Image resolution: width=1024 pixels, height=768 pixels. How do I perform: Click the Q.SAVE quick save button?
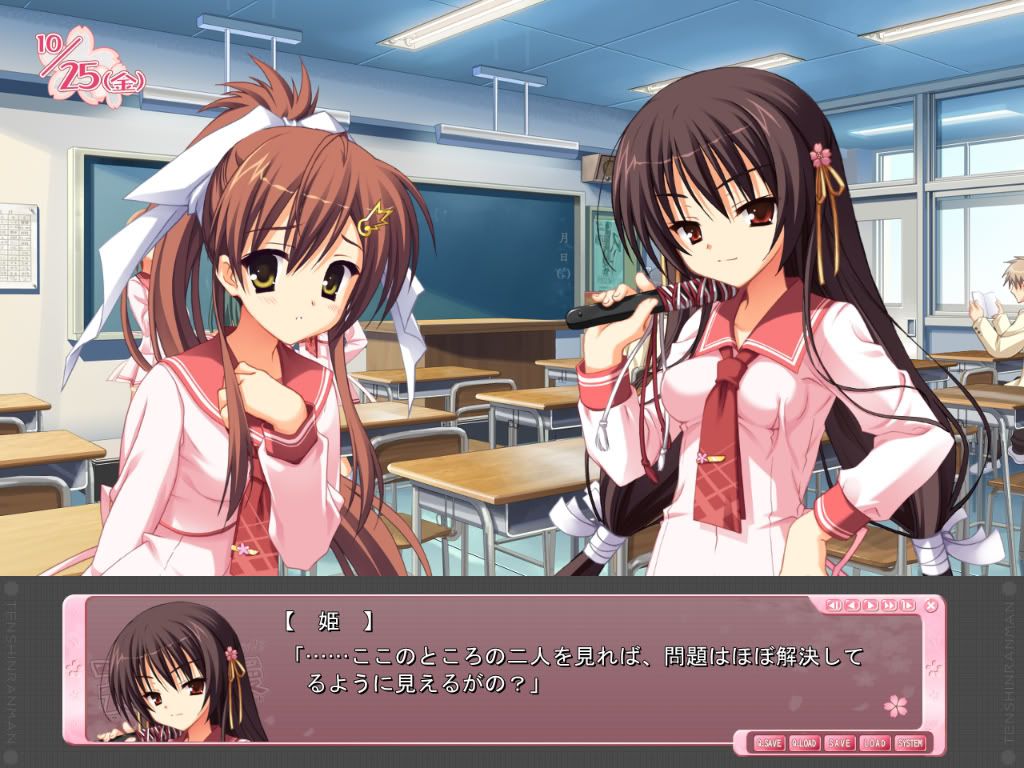tap(770, 743)
